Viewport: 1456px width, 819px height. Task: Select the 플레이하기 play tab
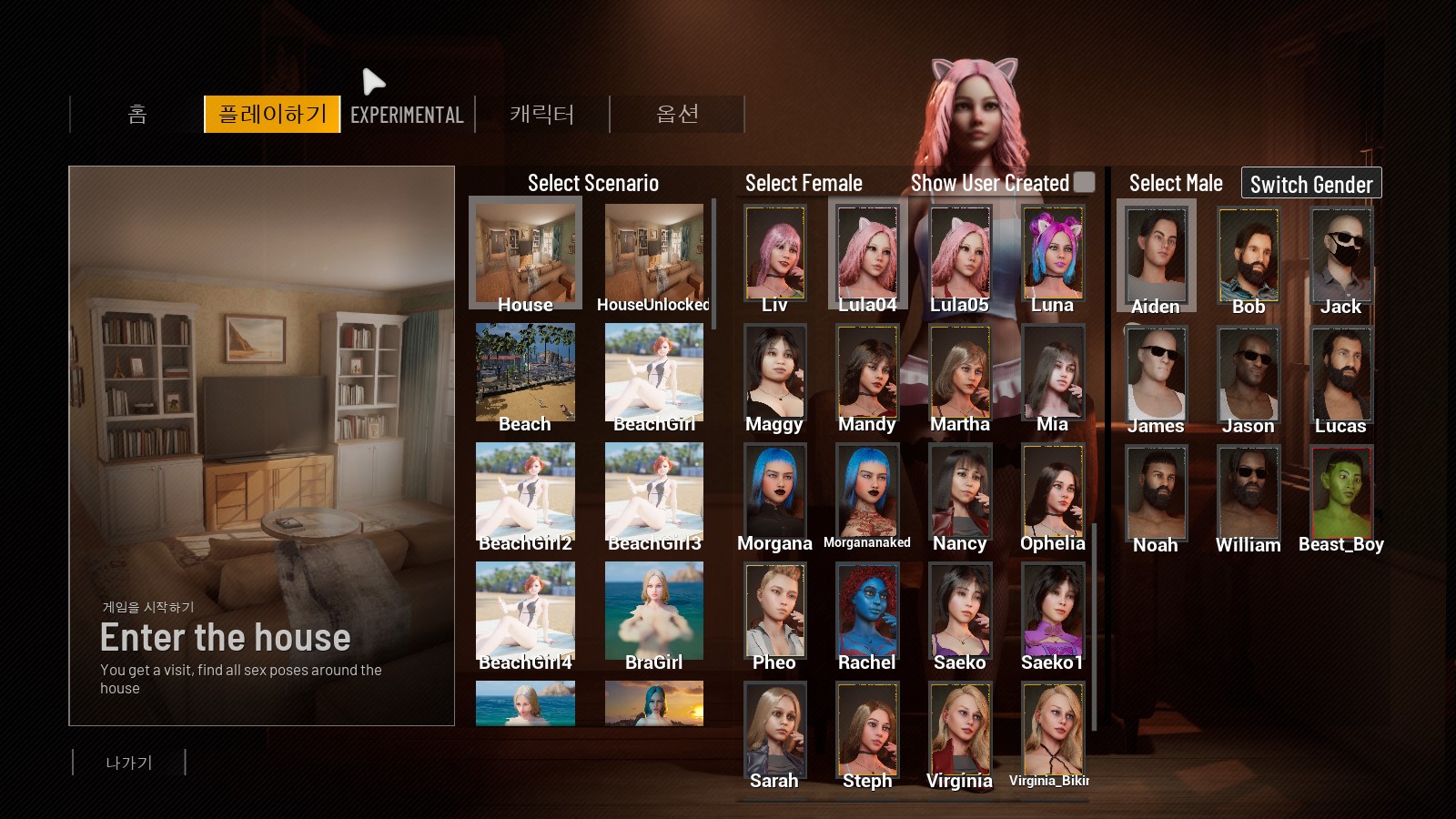[x=272, y=115]
